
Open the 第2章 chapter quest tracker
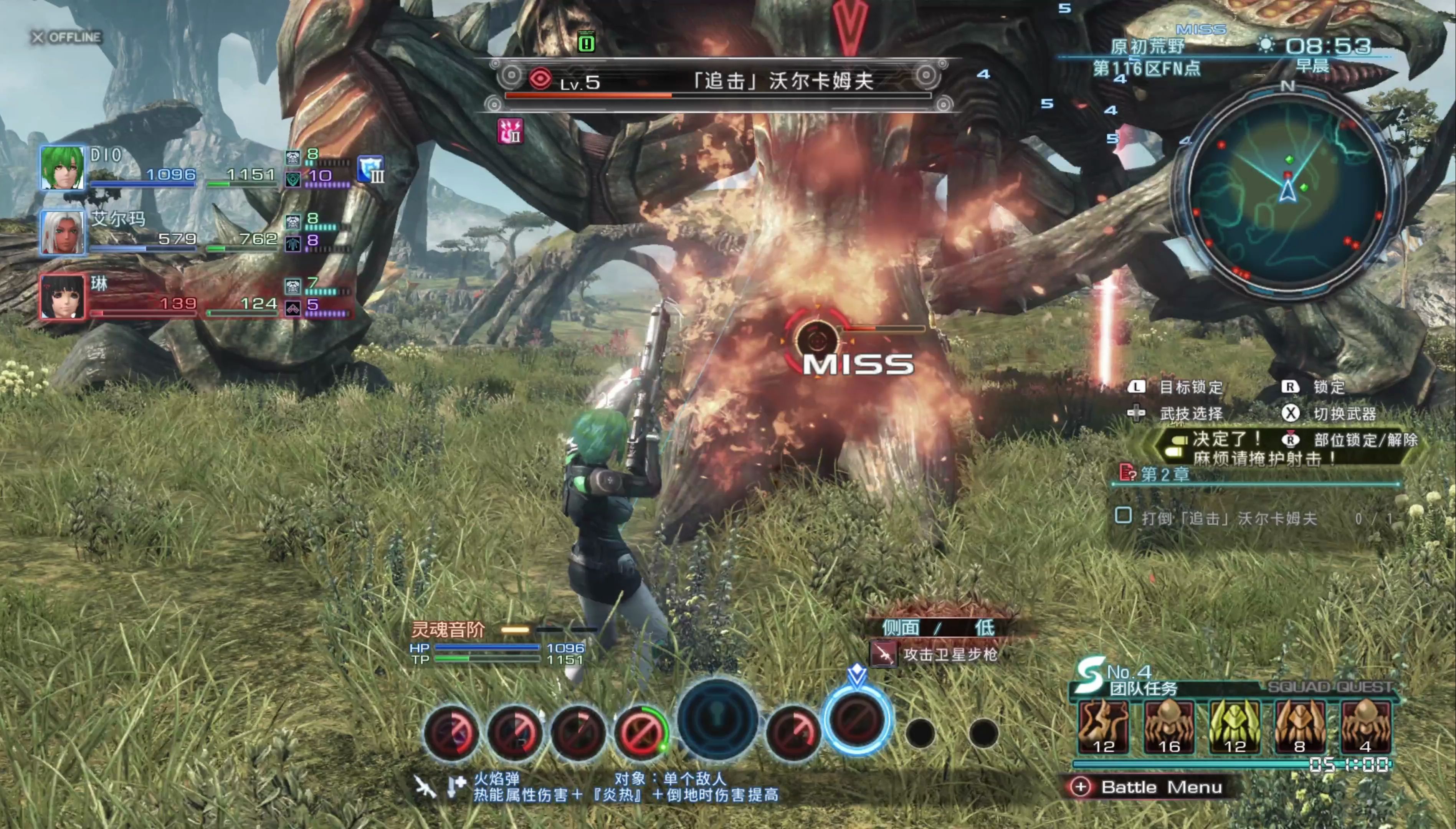[1165, 474]
